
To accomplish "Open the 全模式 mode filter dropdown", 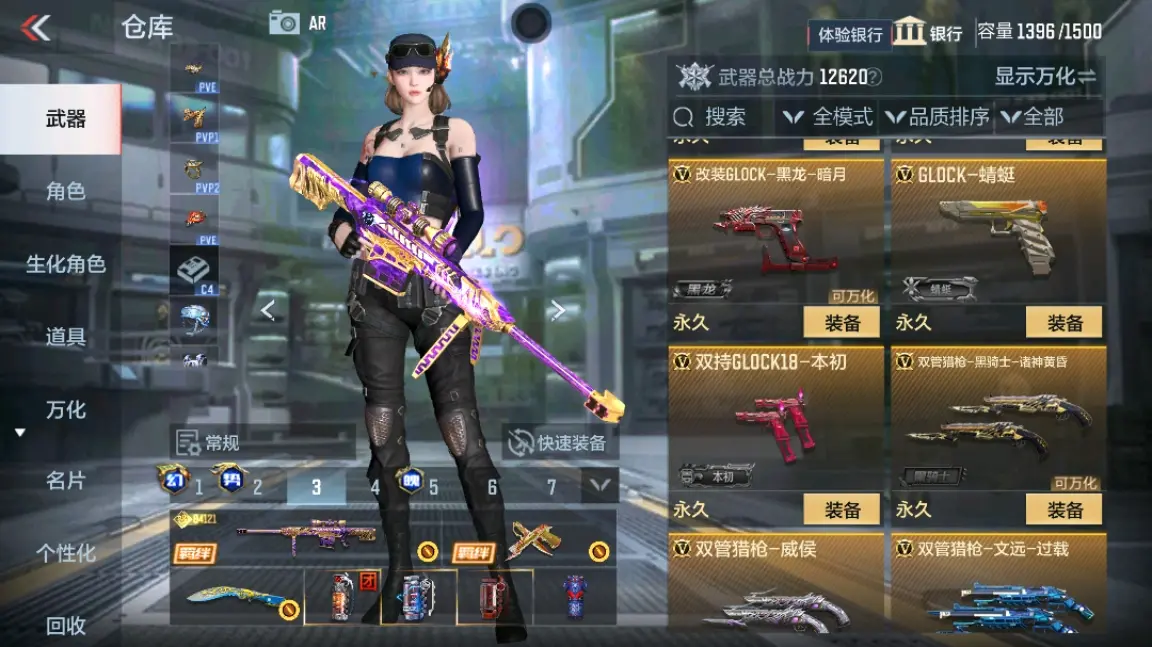I will tap(829, 117).
